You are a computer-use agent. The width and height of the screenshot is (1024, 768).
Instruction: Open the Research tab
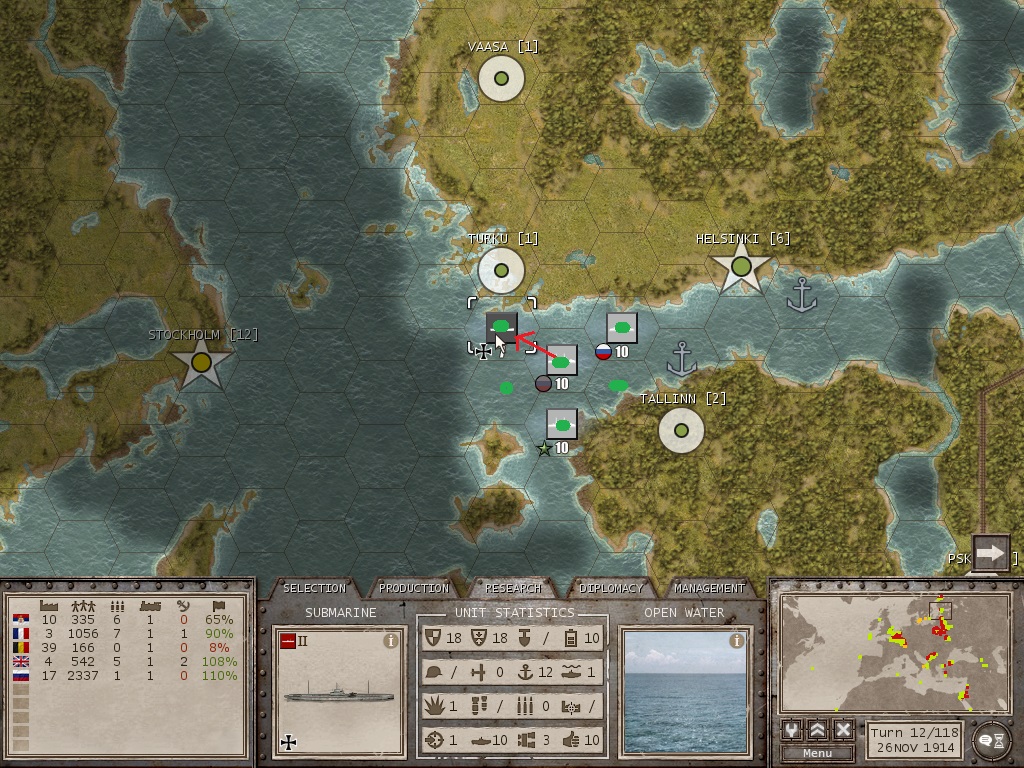tap(512, 588)
